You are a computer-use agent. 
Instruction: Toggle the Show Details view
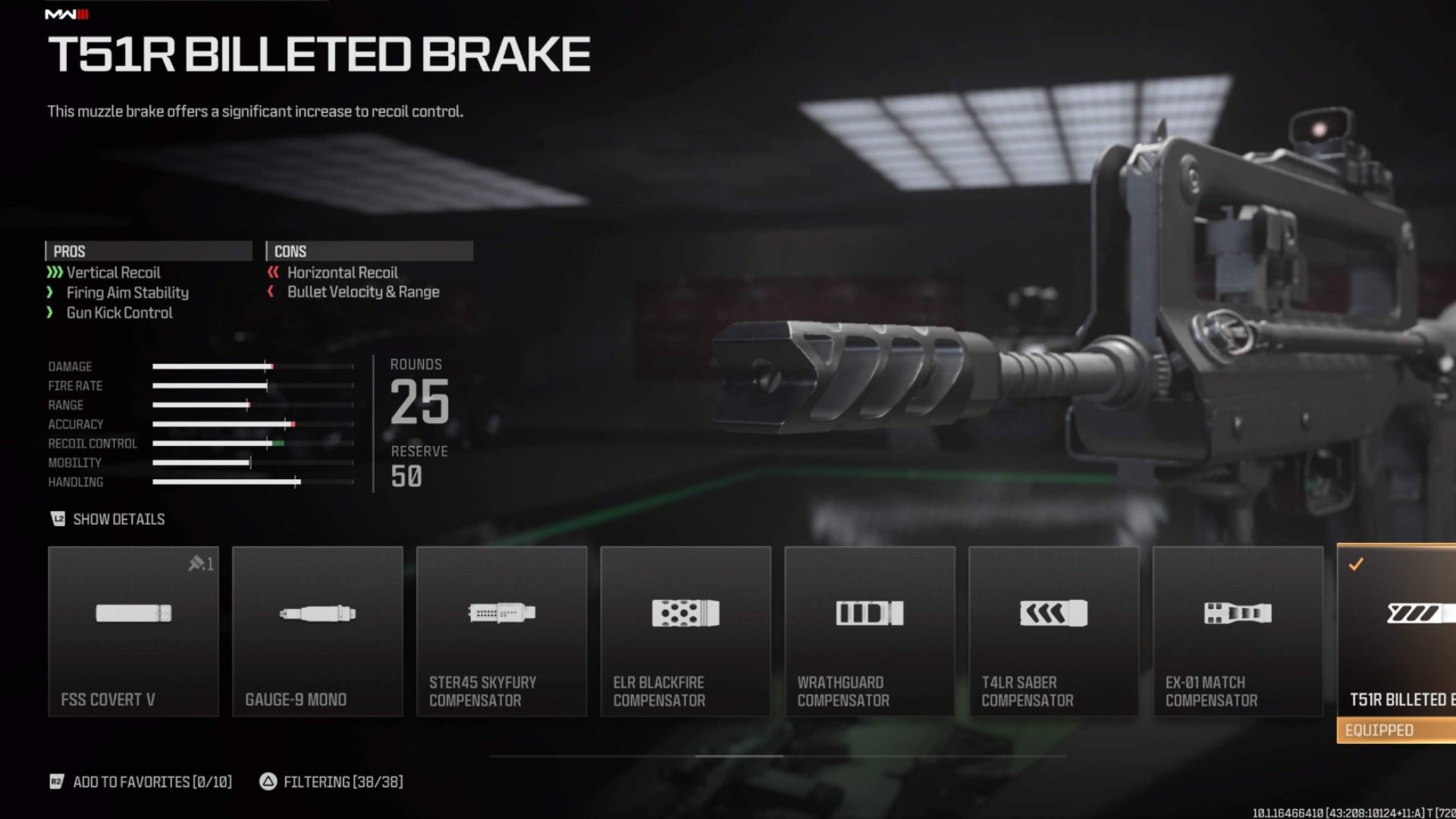pos(118,519)
